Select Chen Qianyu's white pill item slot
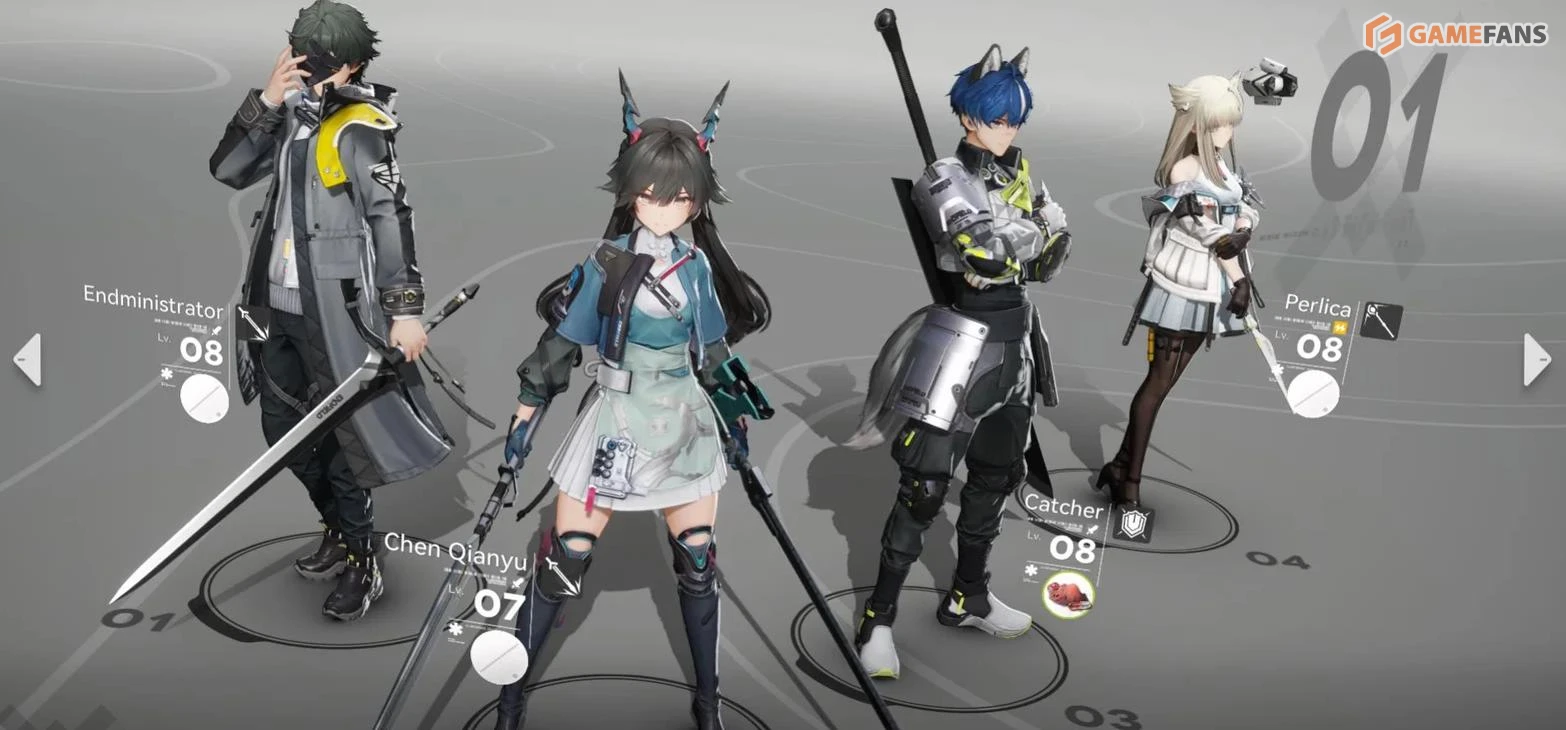 click(498, 657)
